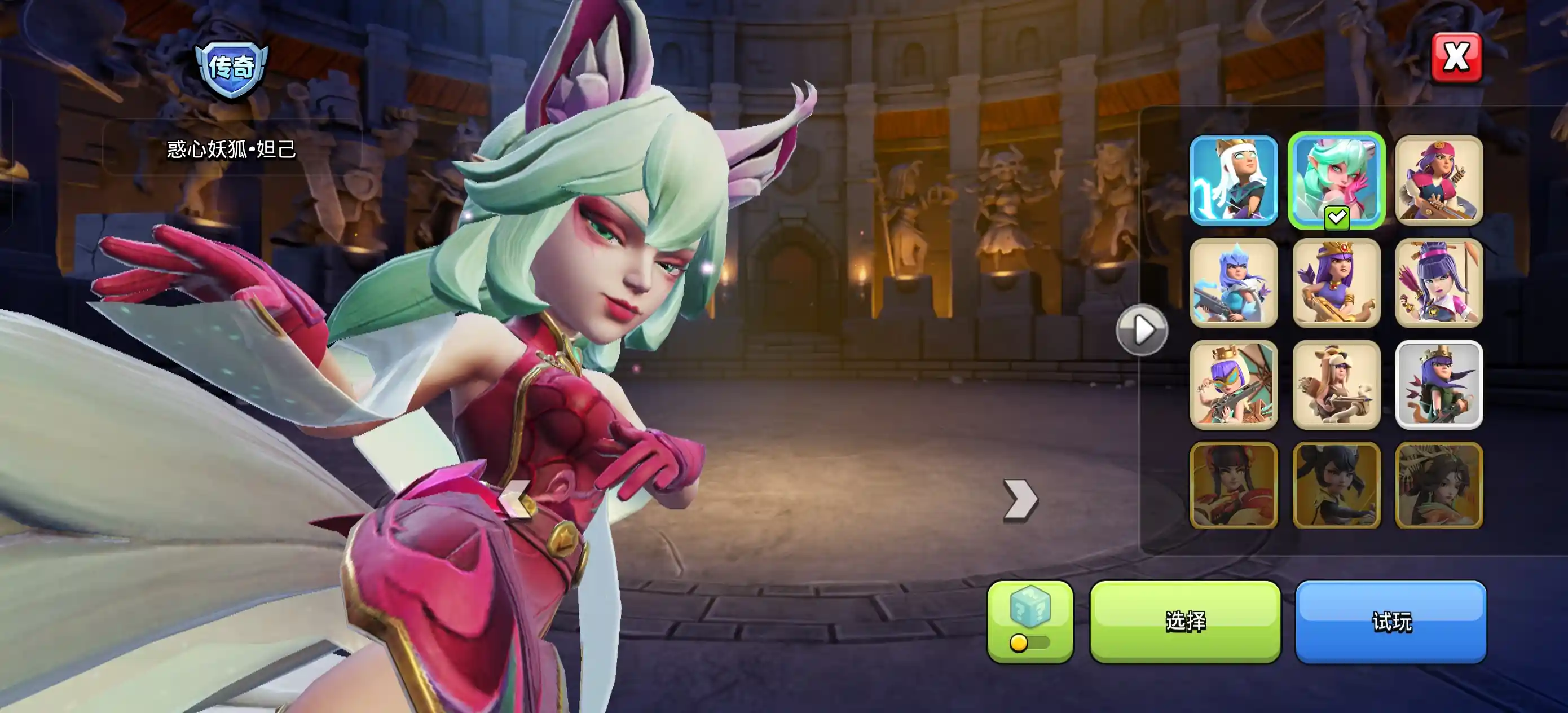Show the next skin with the right arrow

pos(1020,500)
